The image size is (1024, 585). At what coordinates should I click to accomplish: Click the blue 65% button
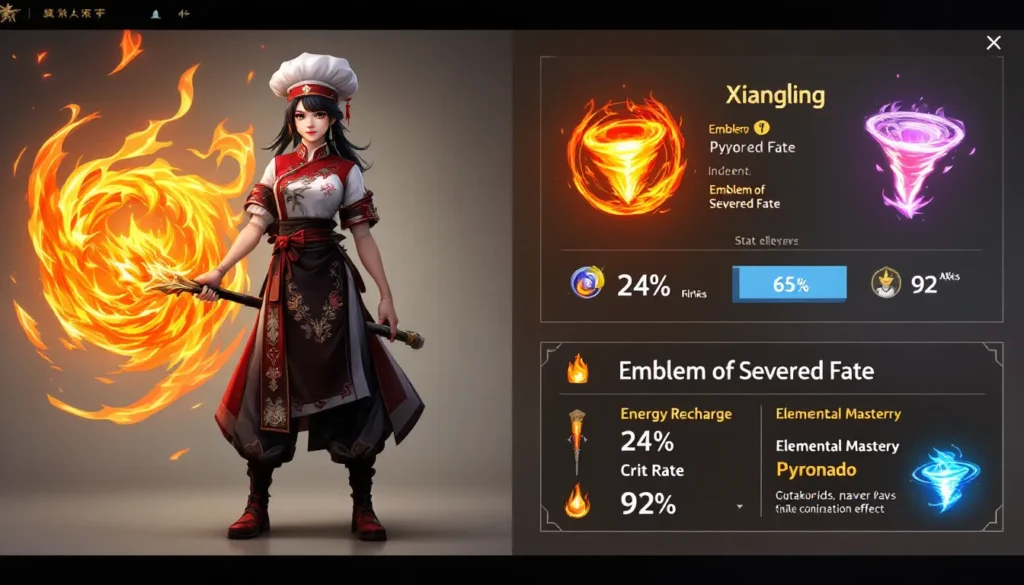789,284
